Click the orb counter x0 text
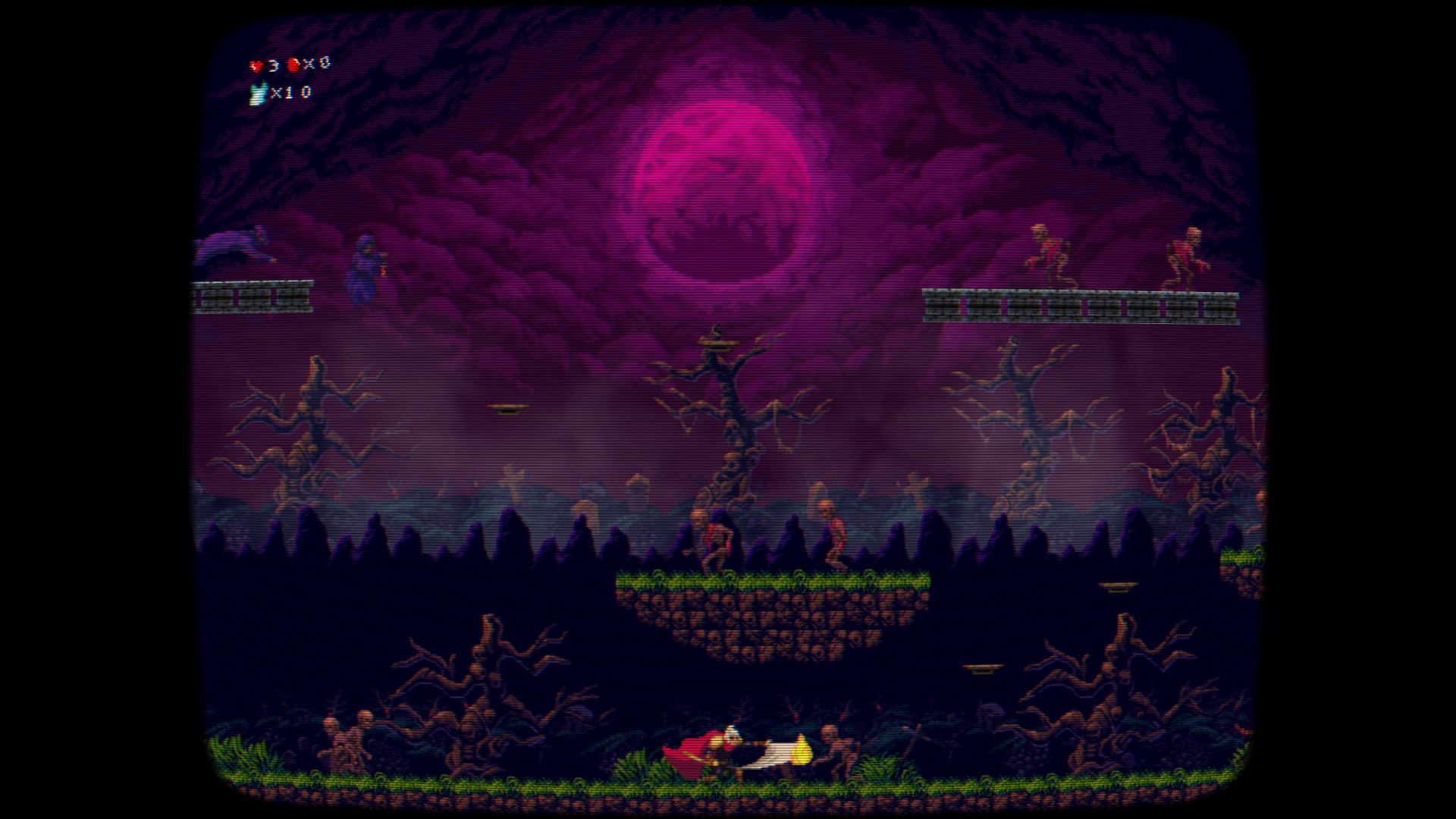 pyautogui.click(x=312, y=64)
